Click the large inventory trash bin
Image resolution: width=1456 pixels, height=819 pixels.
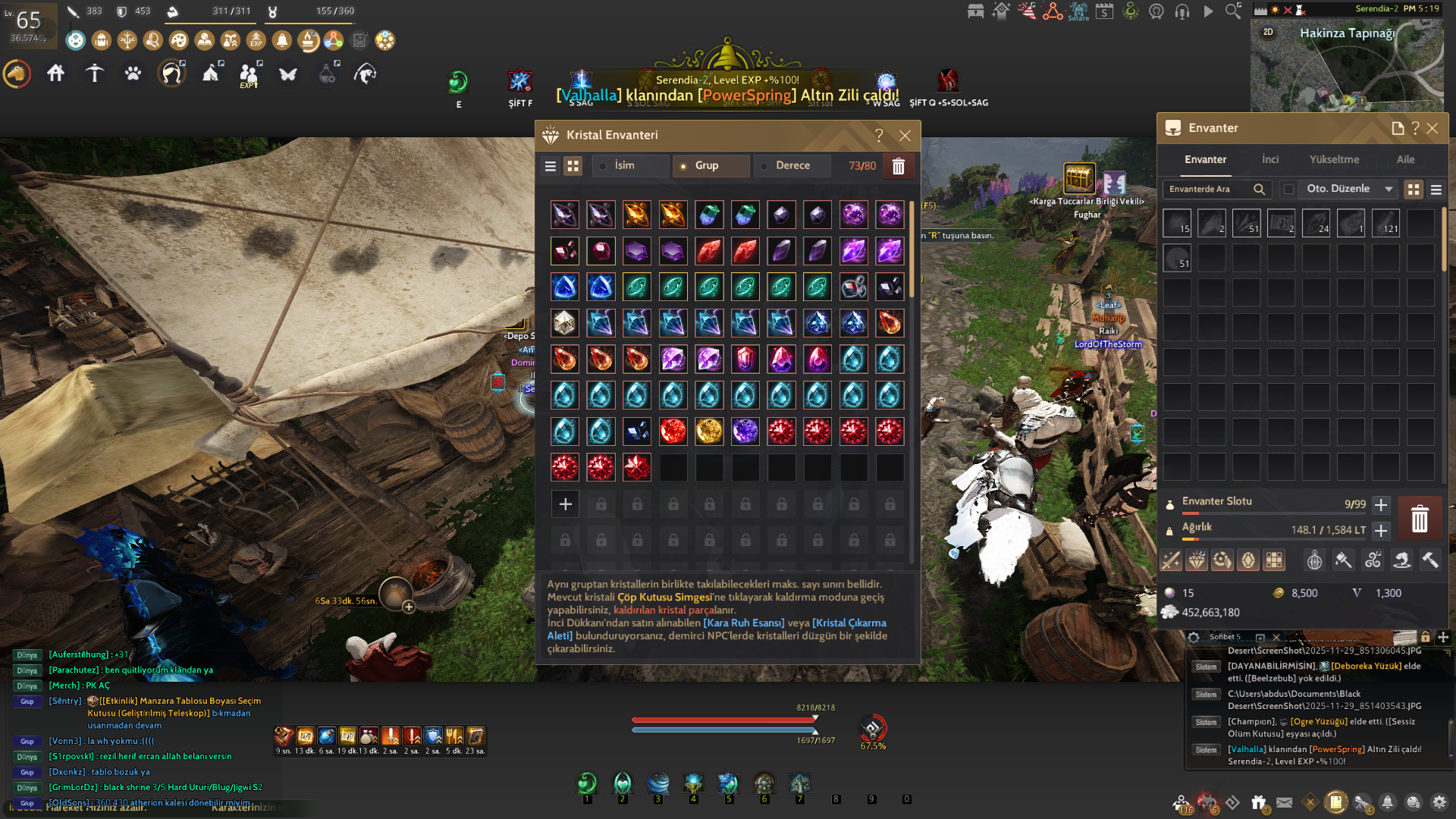pos(1420,519)
